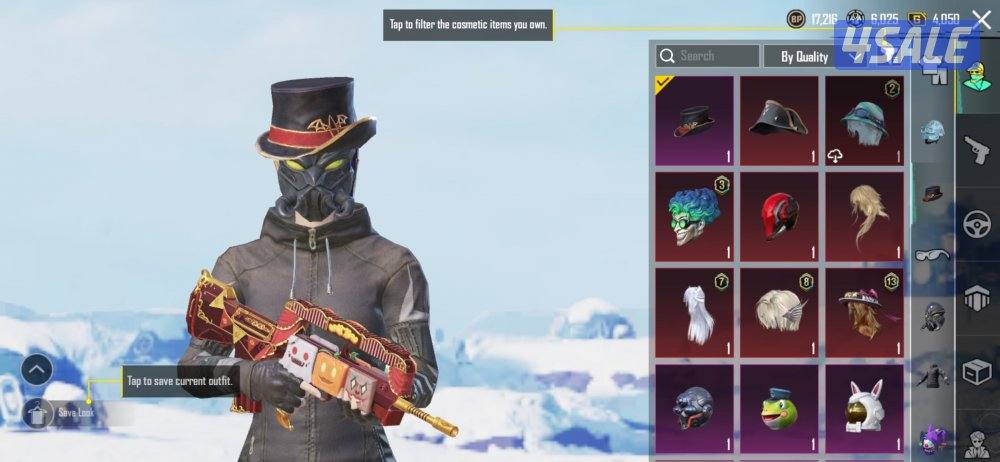This screenshot has height=462, width=1000.
Task: Choose the white bunny-ear helmet item
Action: [864, 407]
